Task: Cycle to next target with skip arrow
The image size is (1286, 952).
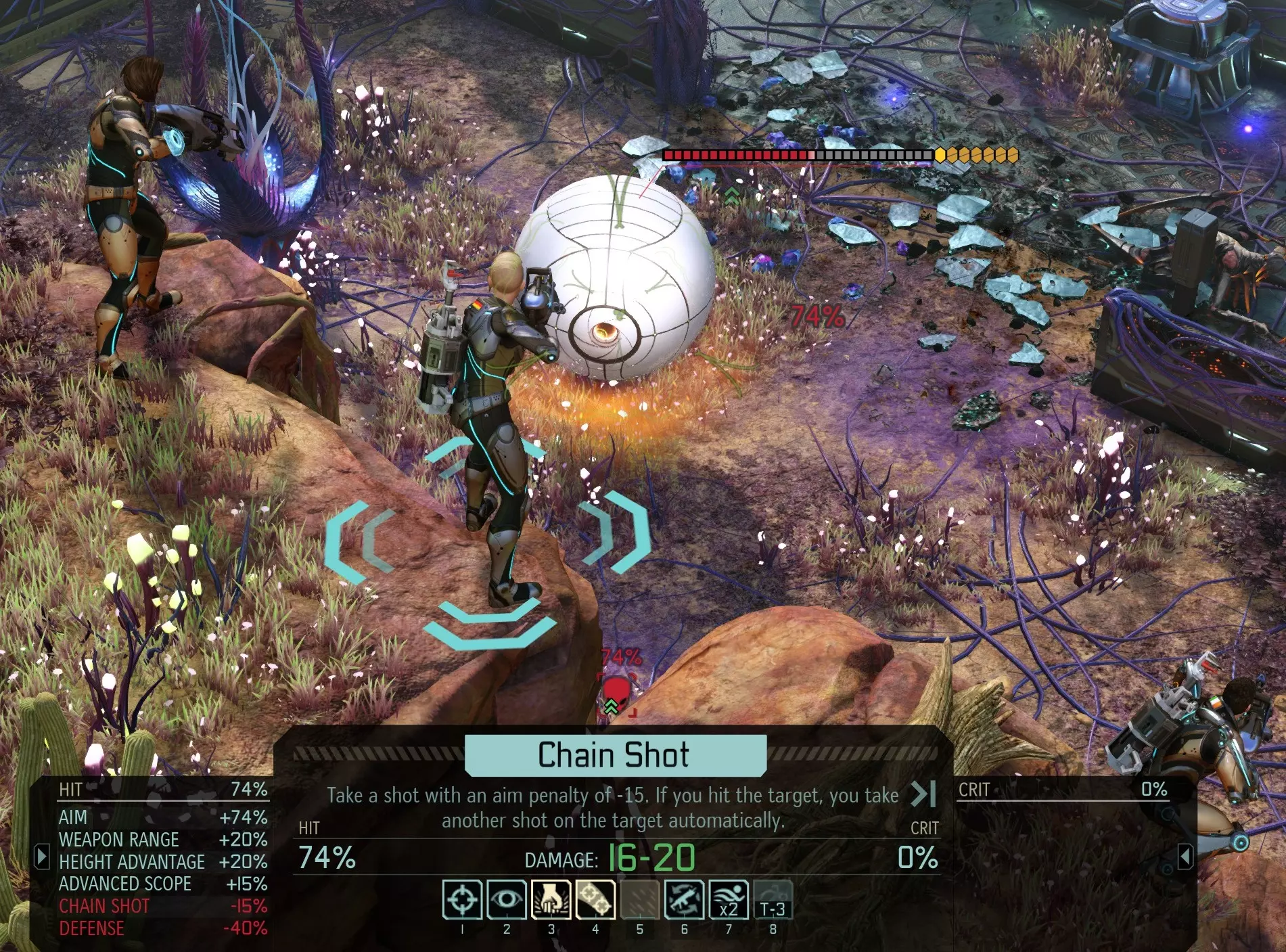Action: pos(923,794)
